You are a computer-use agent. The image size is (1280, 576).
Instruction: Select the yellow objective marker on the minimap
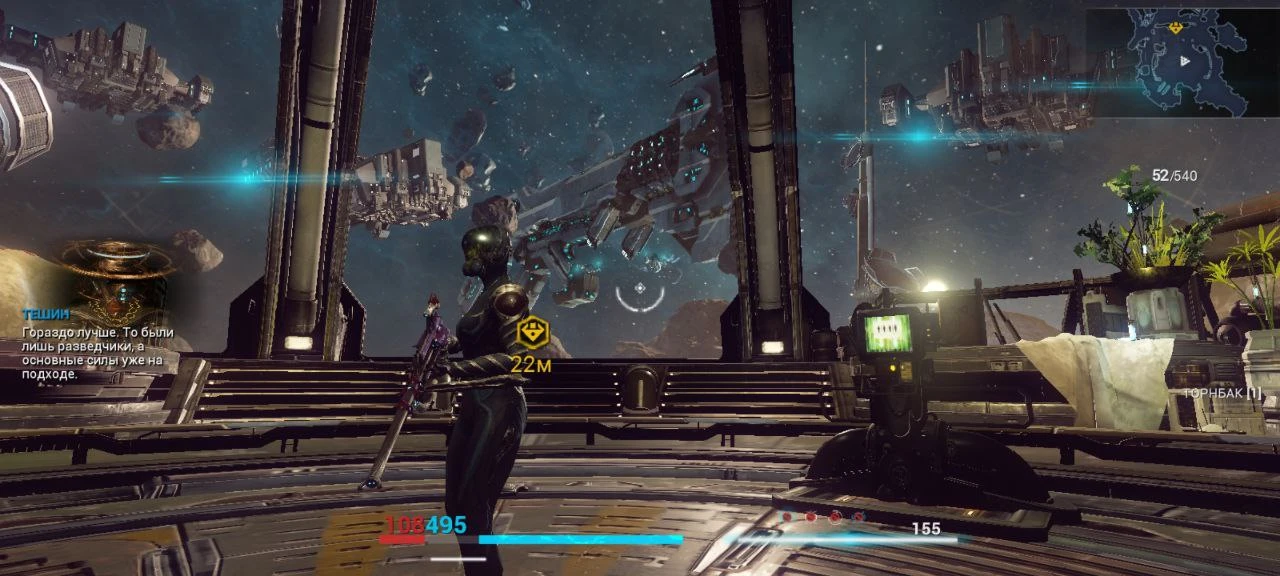[1175, 27]
